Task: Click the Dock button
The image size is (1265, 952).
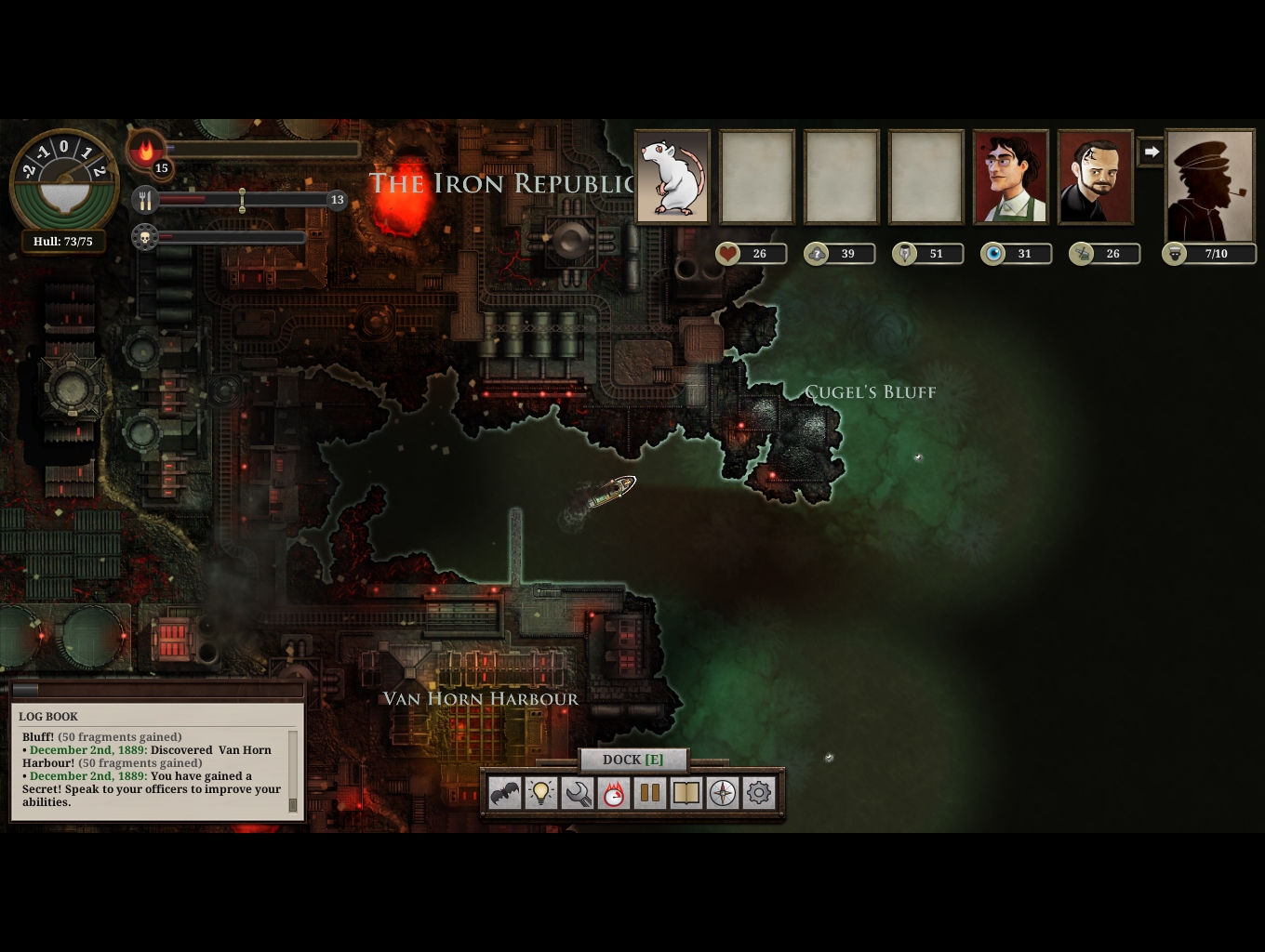Action: 632,760
